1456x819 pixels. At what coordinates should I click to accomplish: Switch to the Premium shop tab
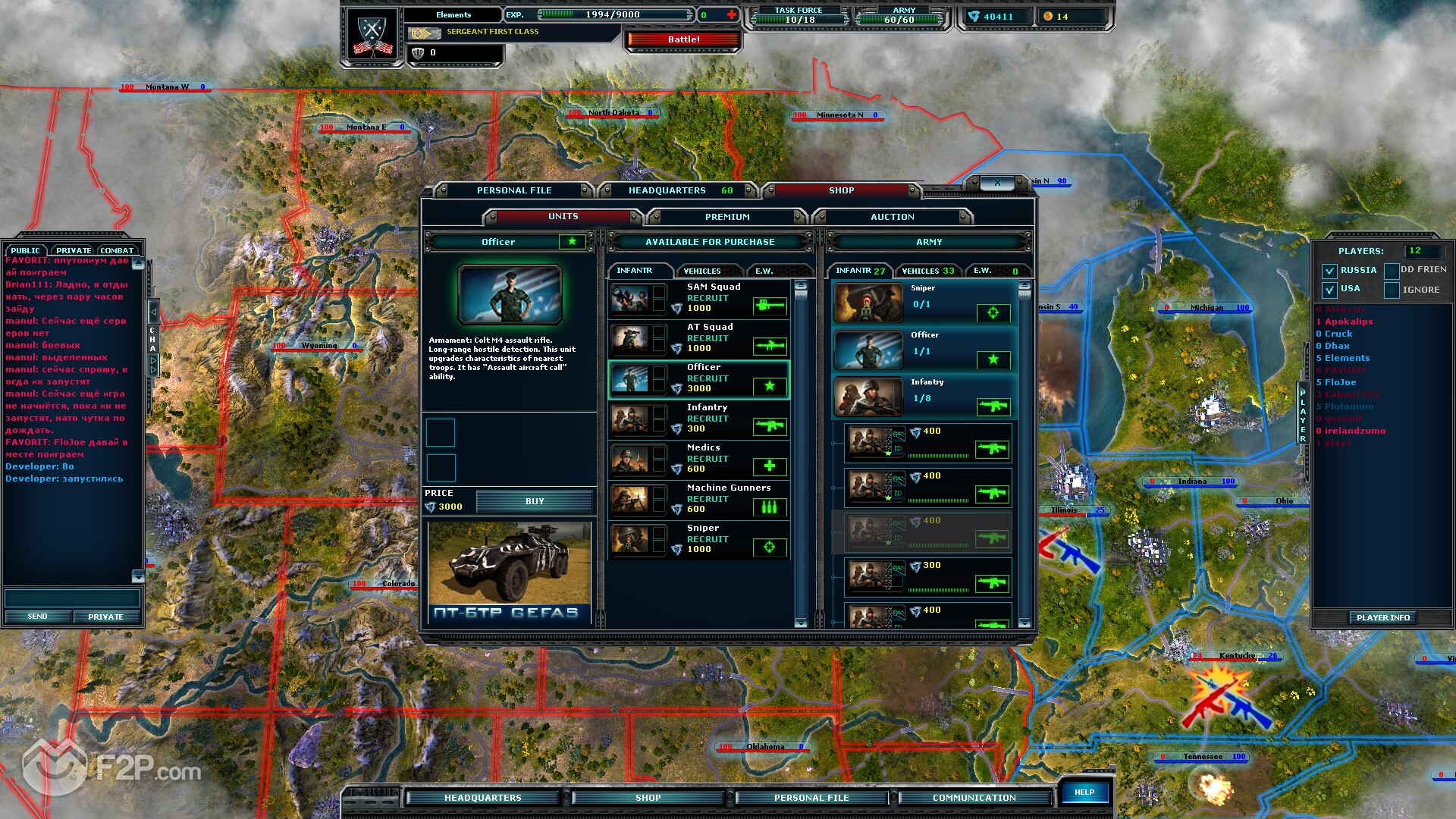pos(726,217)
